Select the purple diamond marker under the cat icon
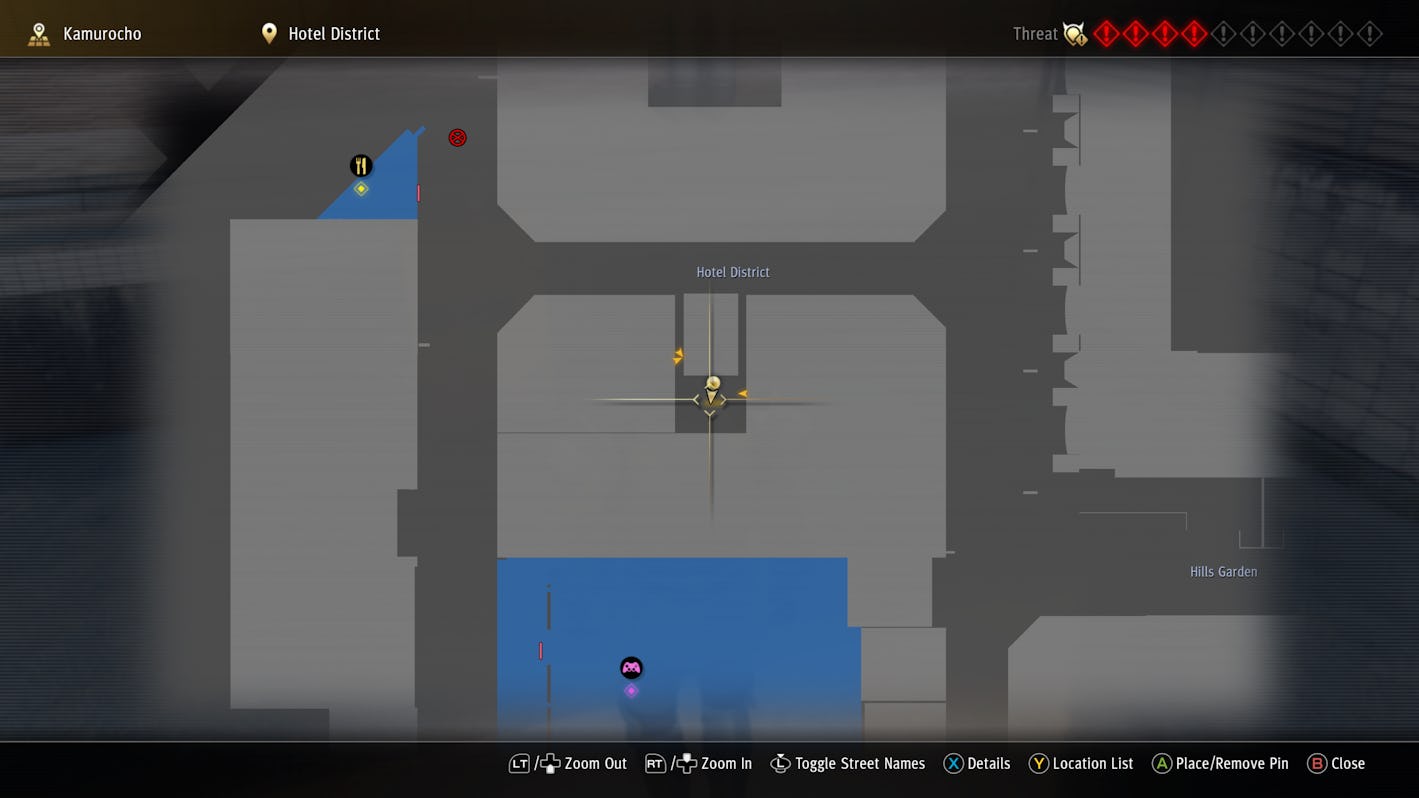The image size is (1419, 798). (x=631, y=690)
